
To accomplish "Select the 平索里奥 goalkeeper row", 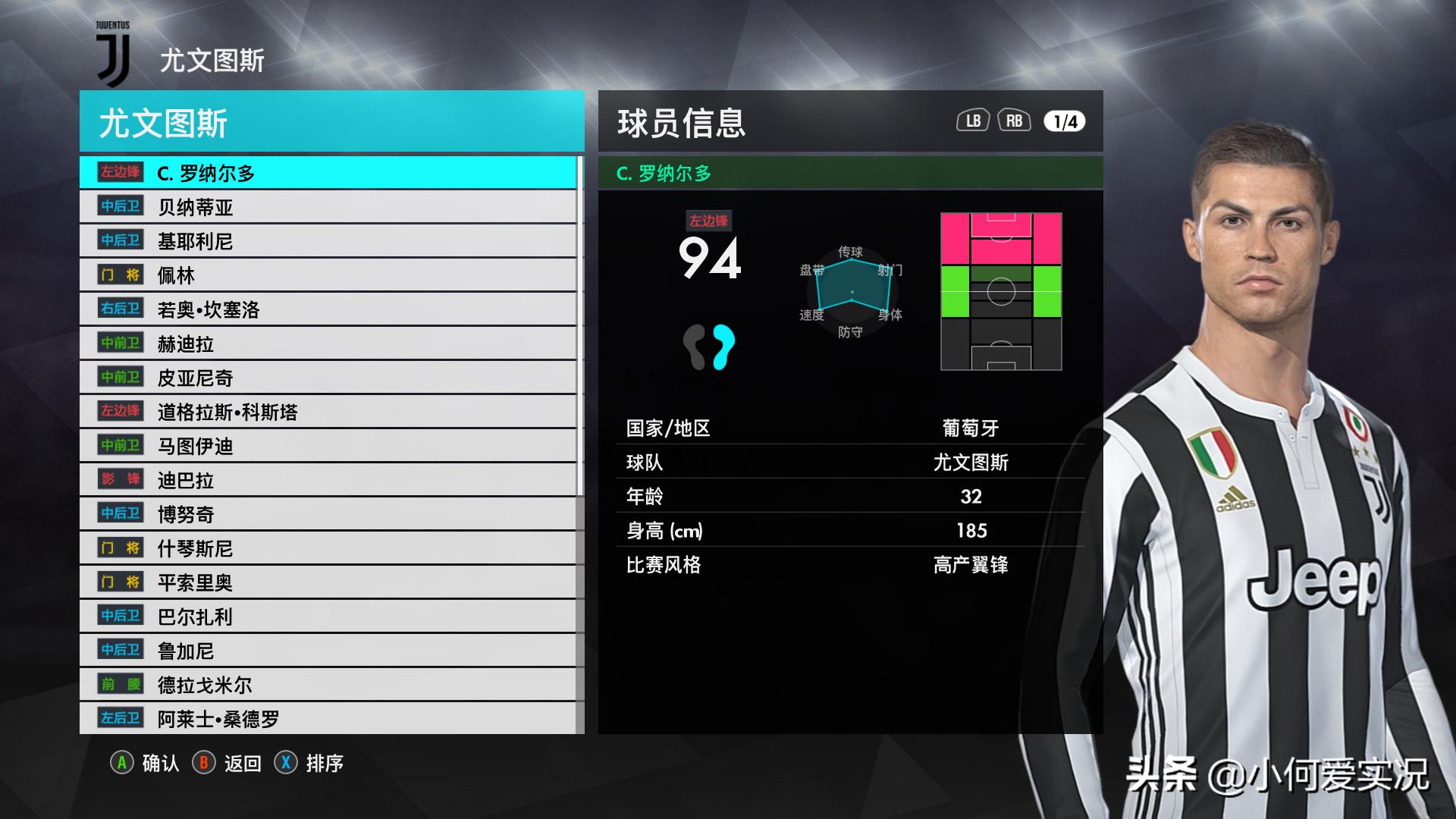I will pos(328,582).
